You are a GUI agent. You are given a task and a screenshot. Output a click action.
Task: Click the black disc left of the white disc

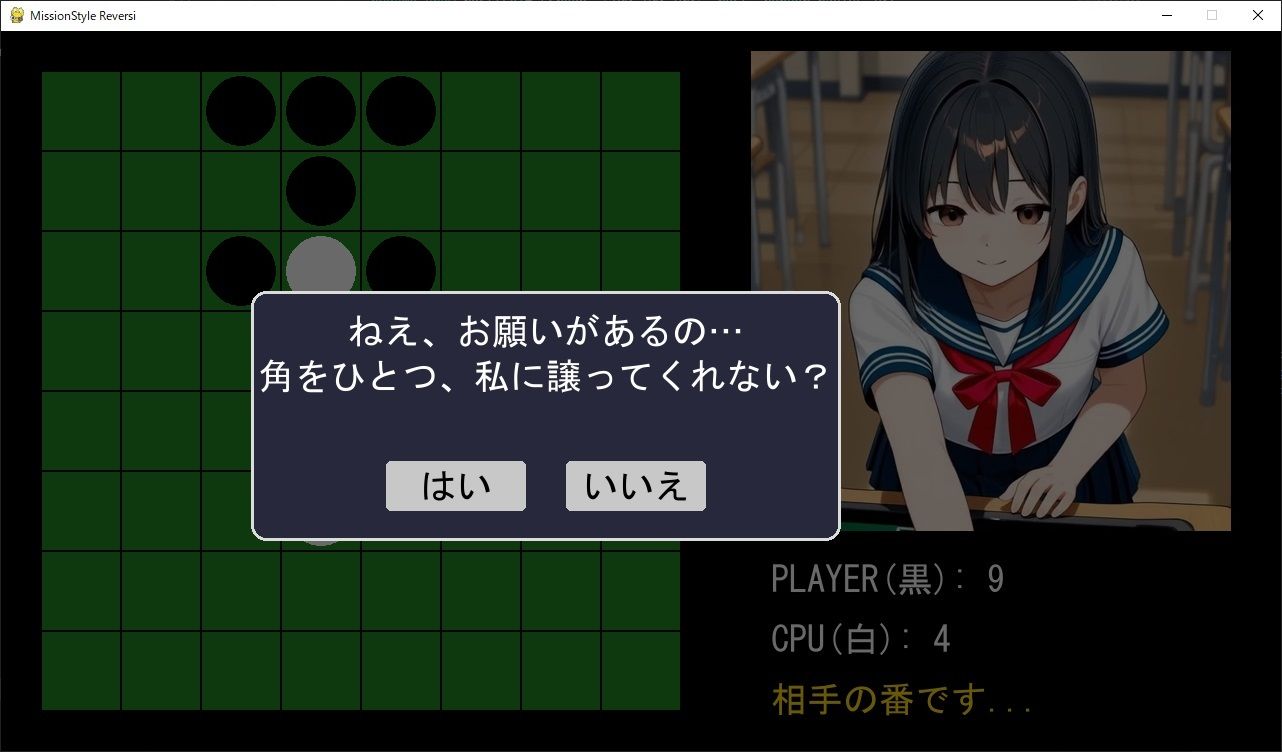(240, 268)
